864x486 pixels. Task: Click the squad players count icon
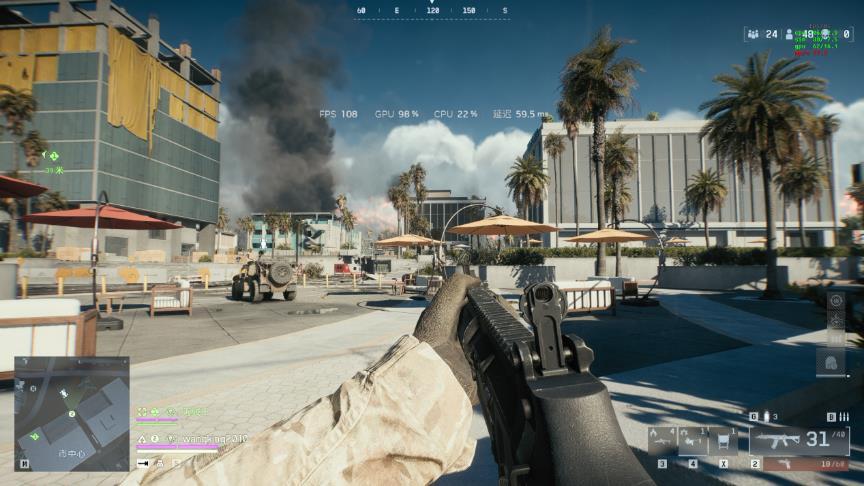tap(752, 34)
